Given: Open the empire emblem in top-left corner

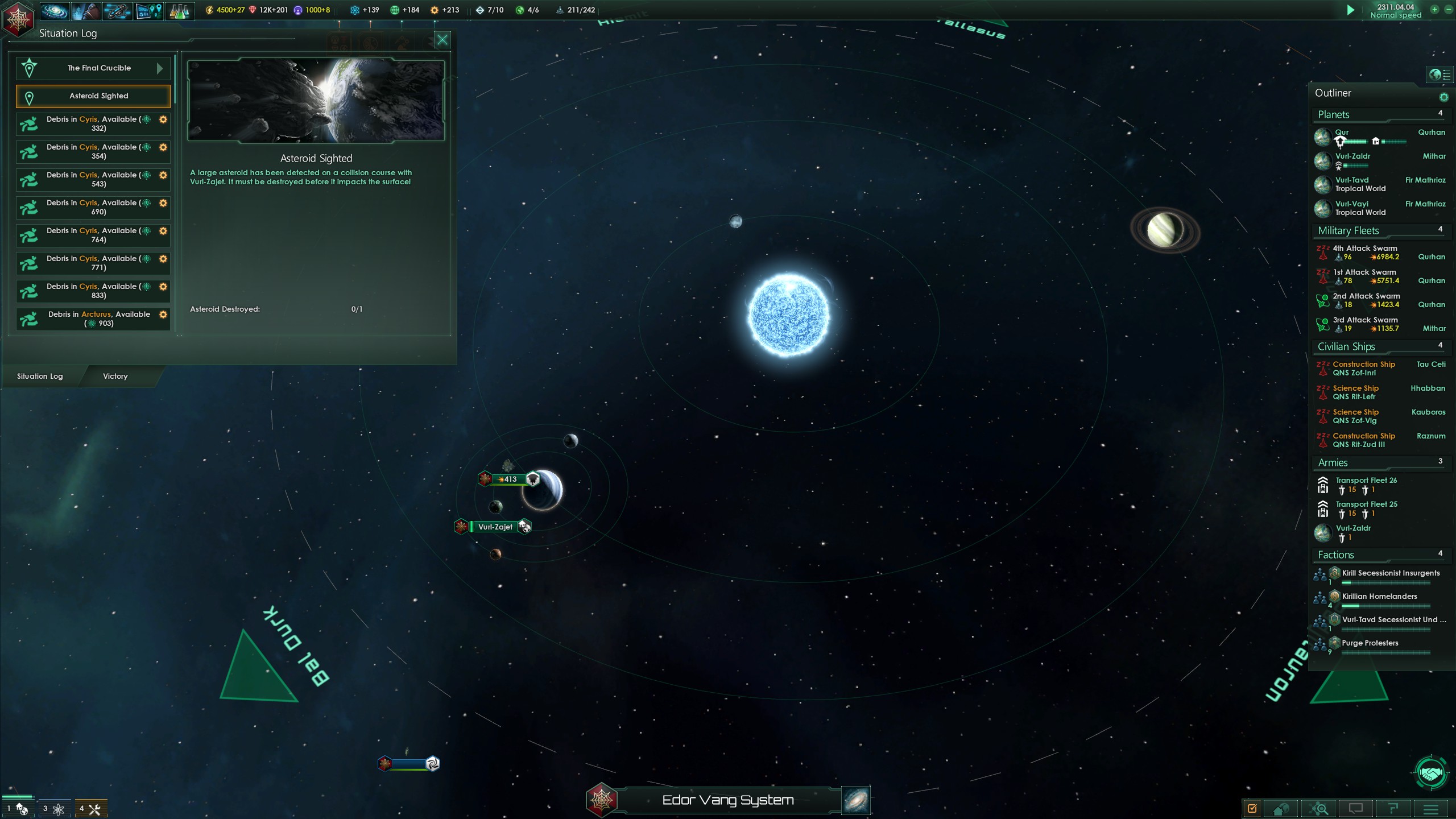Looking at the screenshot, I should pos(18,20).
